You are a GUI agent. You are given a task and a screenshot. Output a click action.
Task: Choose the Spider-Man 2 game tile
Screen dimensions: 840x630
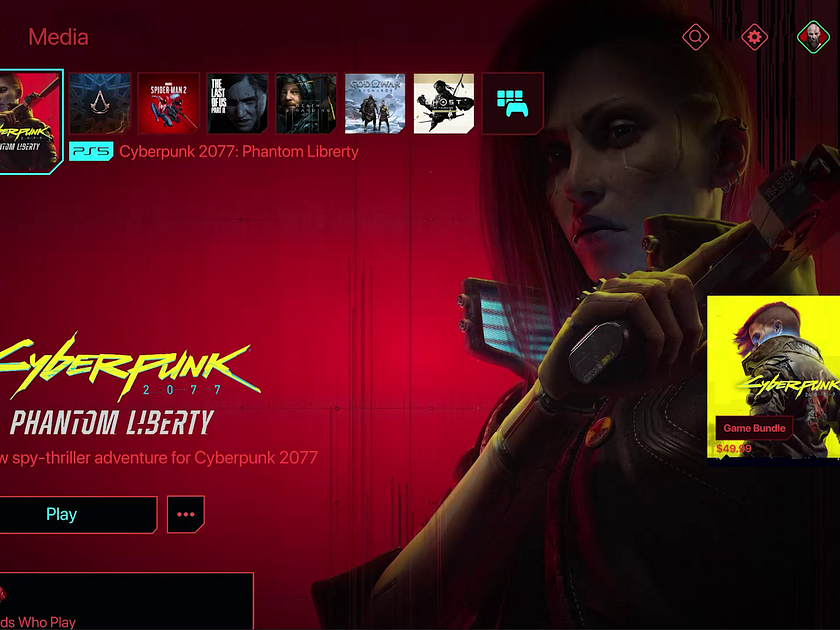(169, 103)
